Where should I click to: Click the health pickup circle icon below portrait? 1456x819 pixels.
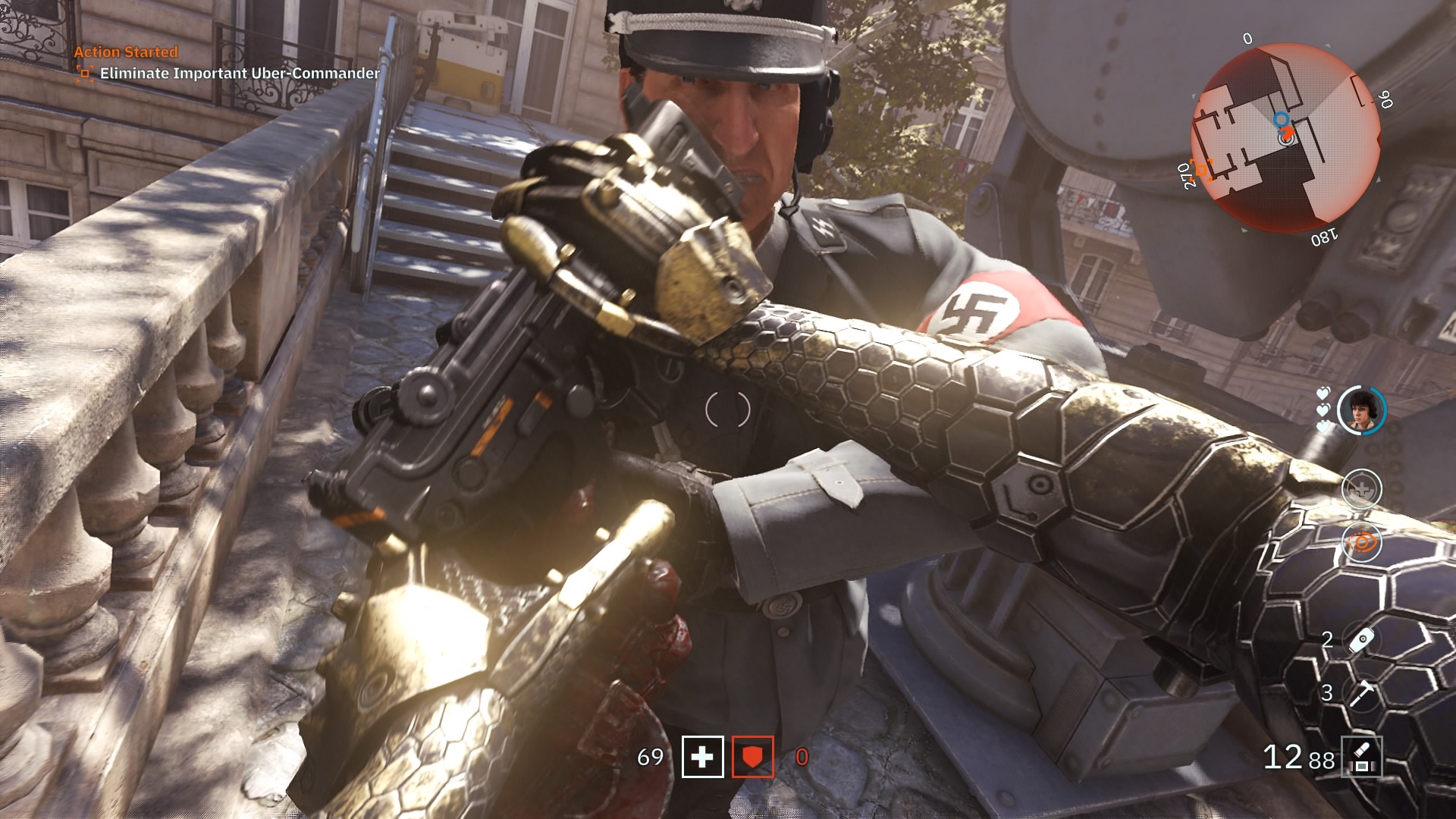pyautogui.click(x=1361, y=488)
